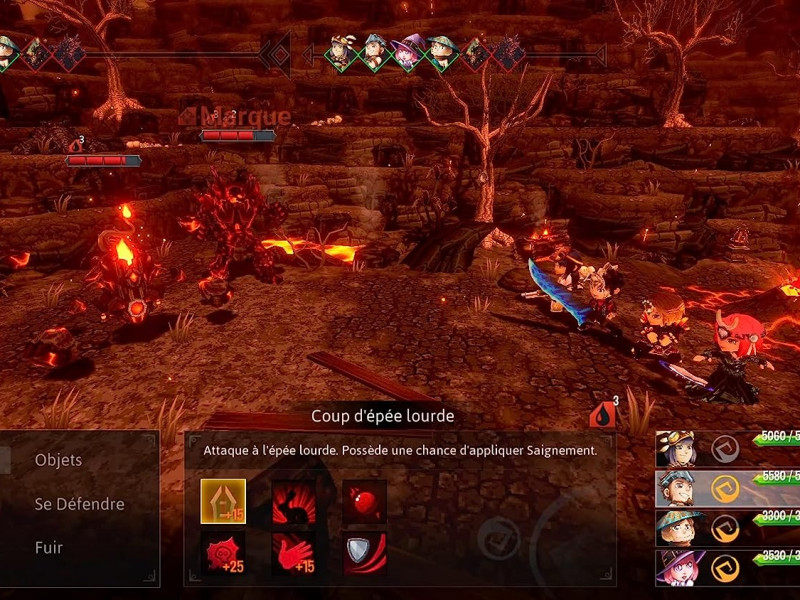Pick the active goggled boy party portrait

(675, 488)
